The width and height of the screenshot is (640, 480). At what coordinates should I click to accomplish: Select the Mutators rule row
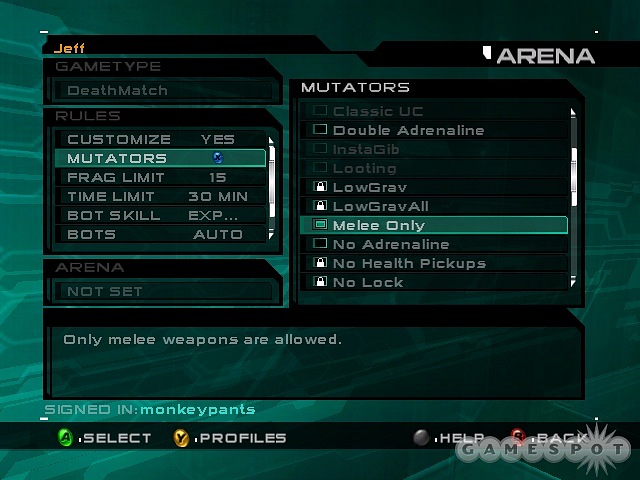pyautogui.click(x=160, y=158)
